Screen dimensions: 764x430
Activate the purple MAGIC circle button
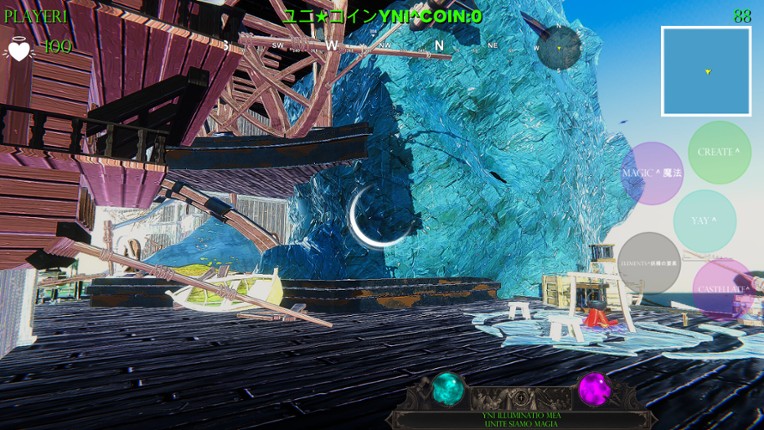point(652,173)
